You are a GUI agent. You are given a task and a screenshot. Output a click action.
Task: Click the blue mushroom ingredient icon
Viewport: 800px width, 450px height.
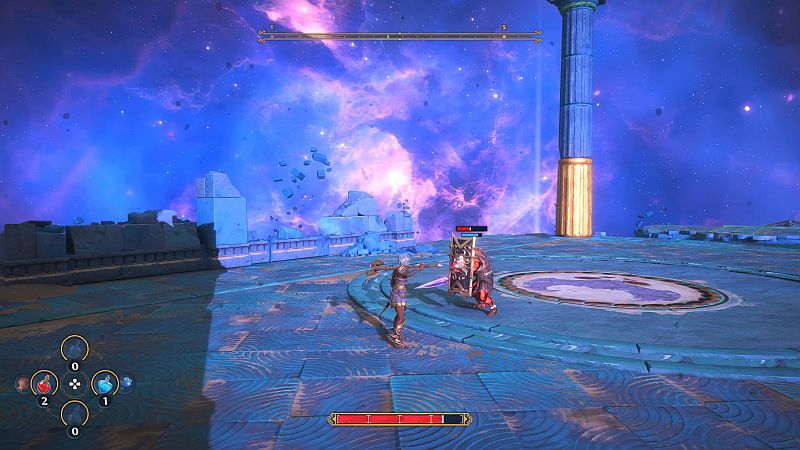coord(128,382)
